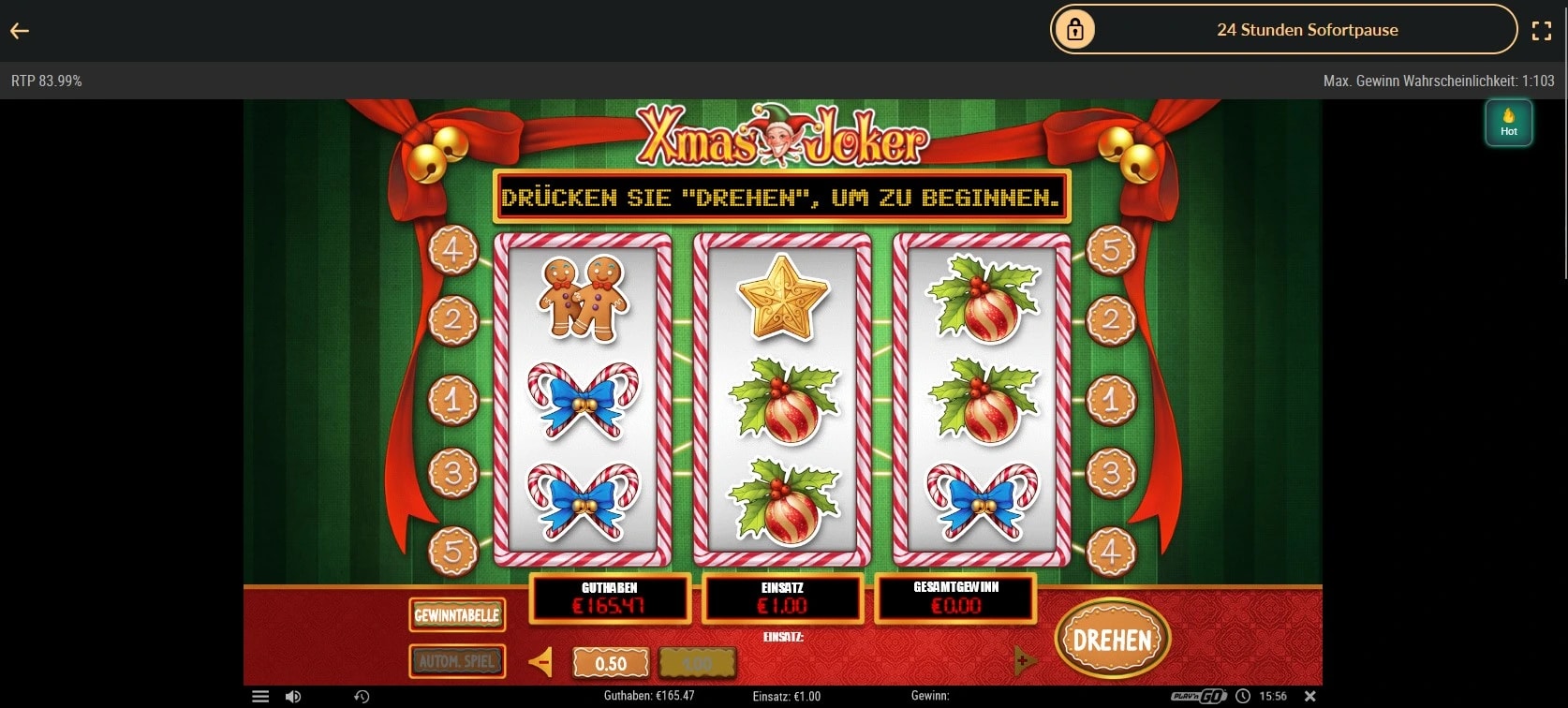Open the Autom. Spiel autoplay options
The height and width of the screenshot is (708, 1568).
pos(457,661)
